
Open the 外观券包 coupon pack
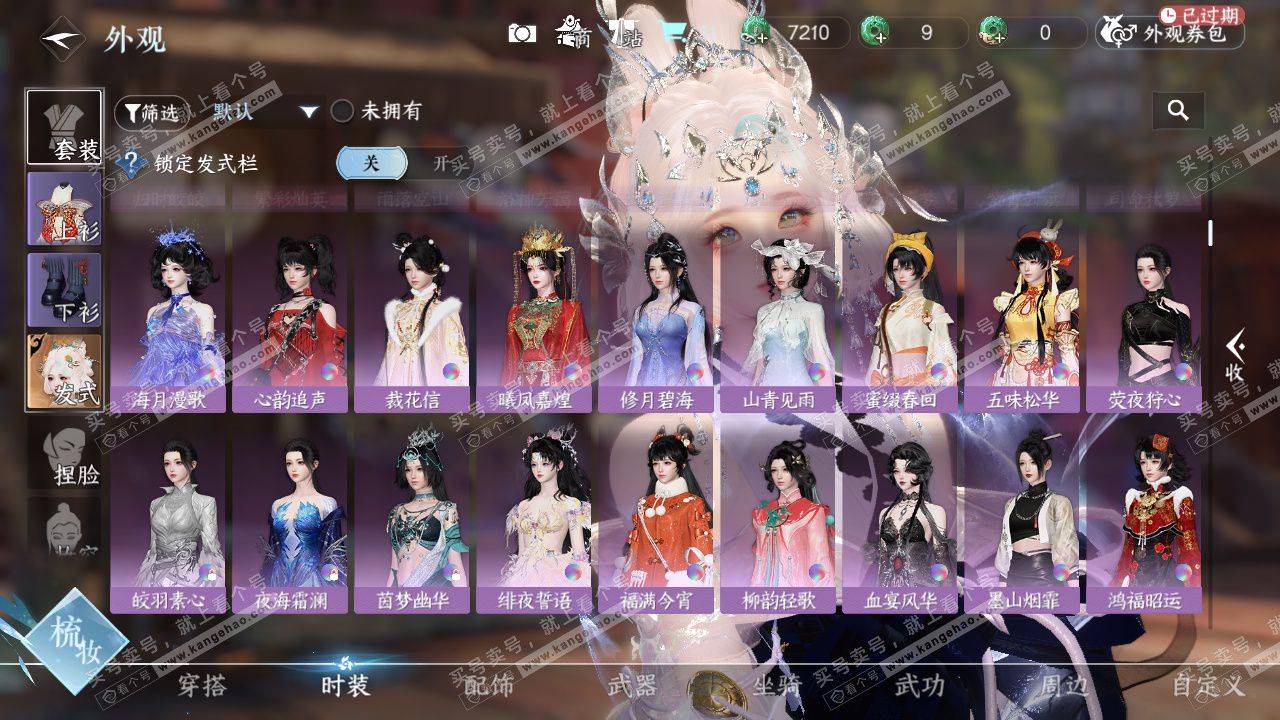pyautogui.click(x=1170, y=33)
